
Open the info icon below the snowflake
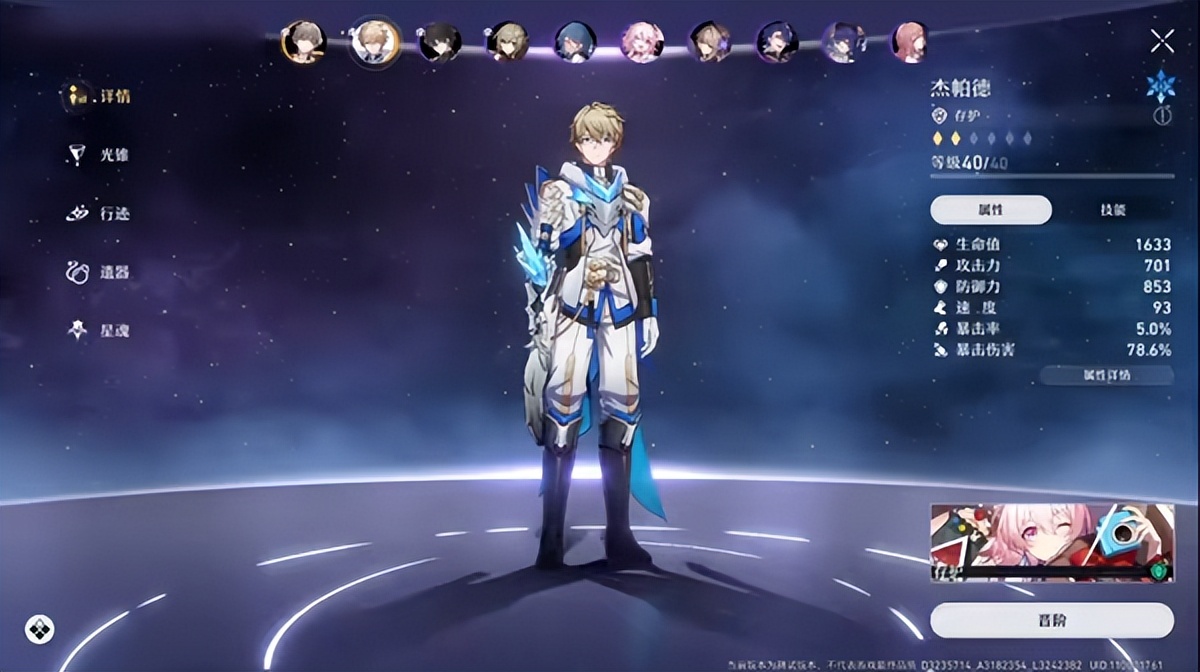1162,116
